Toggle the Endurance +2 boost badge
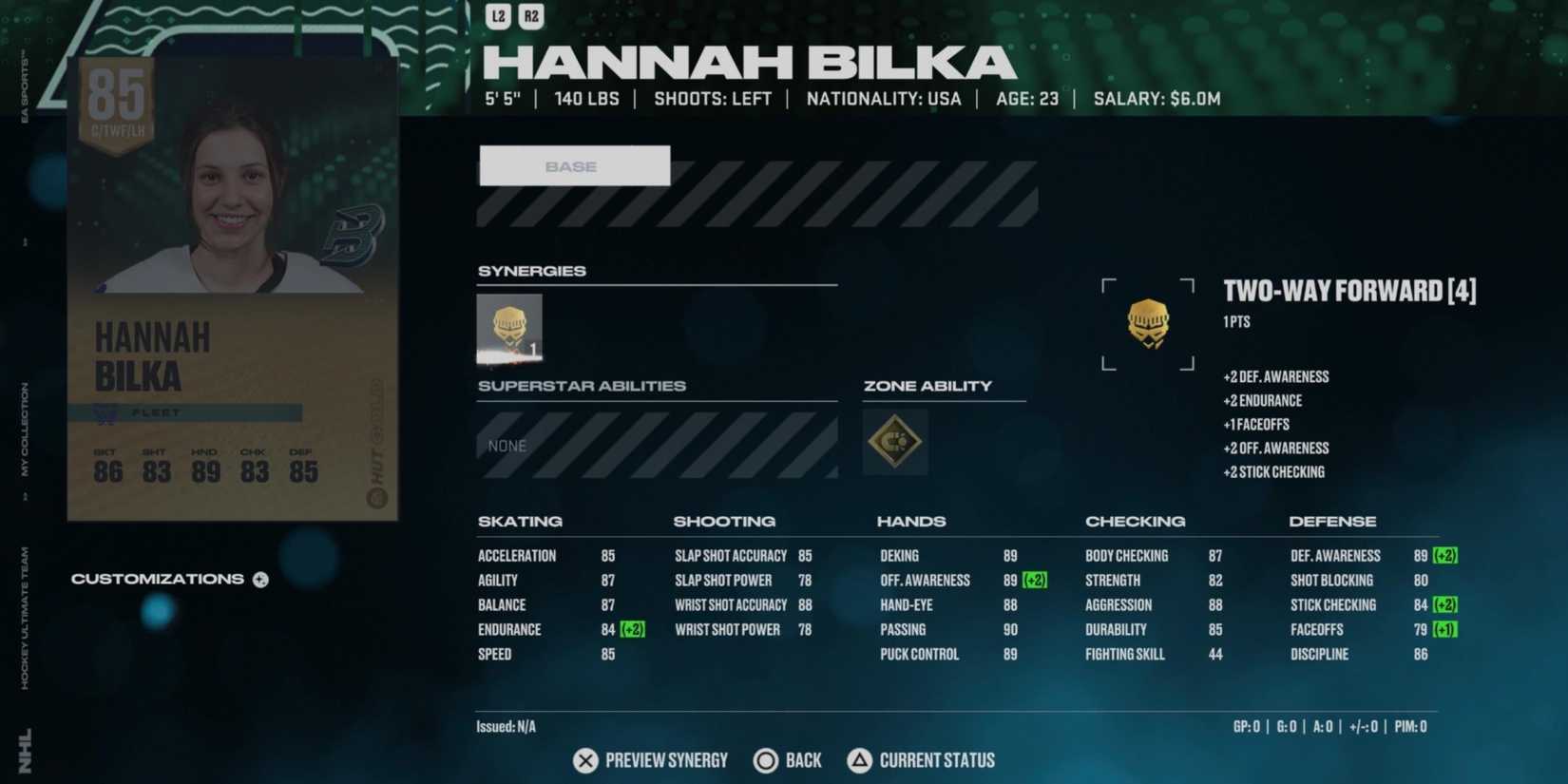Image resolution: width=1568 pixels, height=784 pixels. pyautogui.click(x=630, y=629)
